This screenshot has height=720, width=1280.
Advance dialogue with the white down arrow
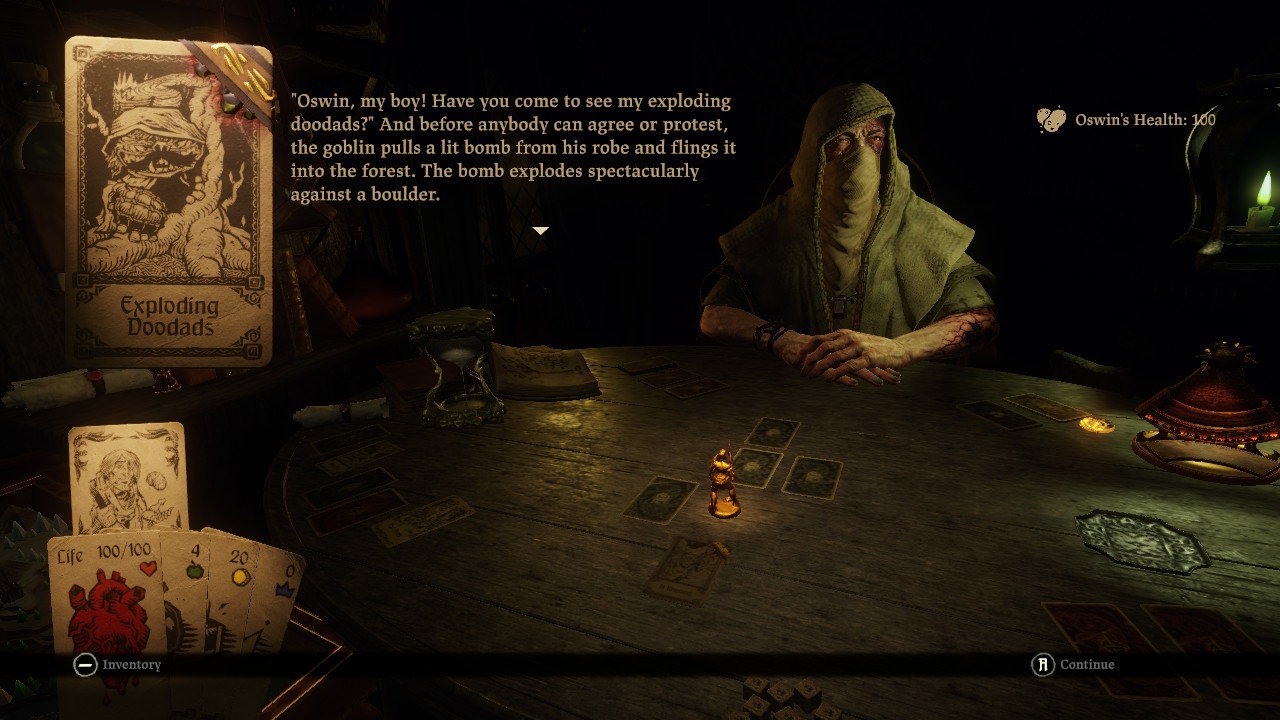coord(541,231)
